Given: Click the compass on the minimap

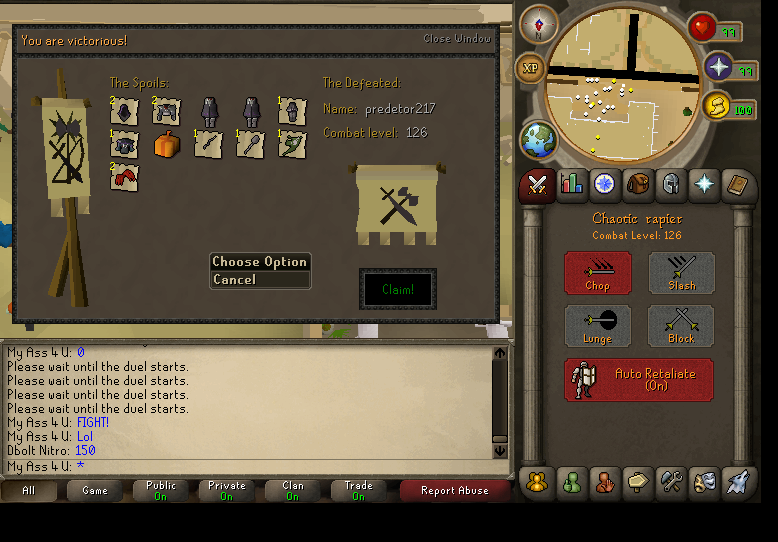Looking at the screenshot, I should 538,24.
